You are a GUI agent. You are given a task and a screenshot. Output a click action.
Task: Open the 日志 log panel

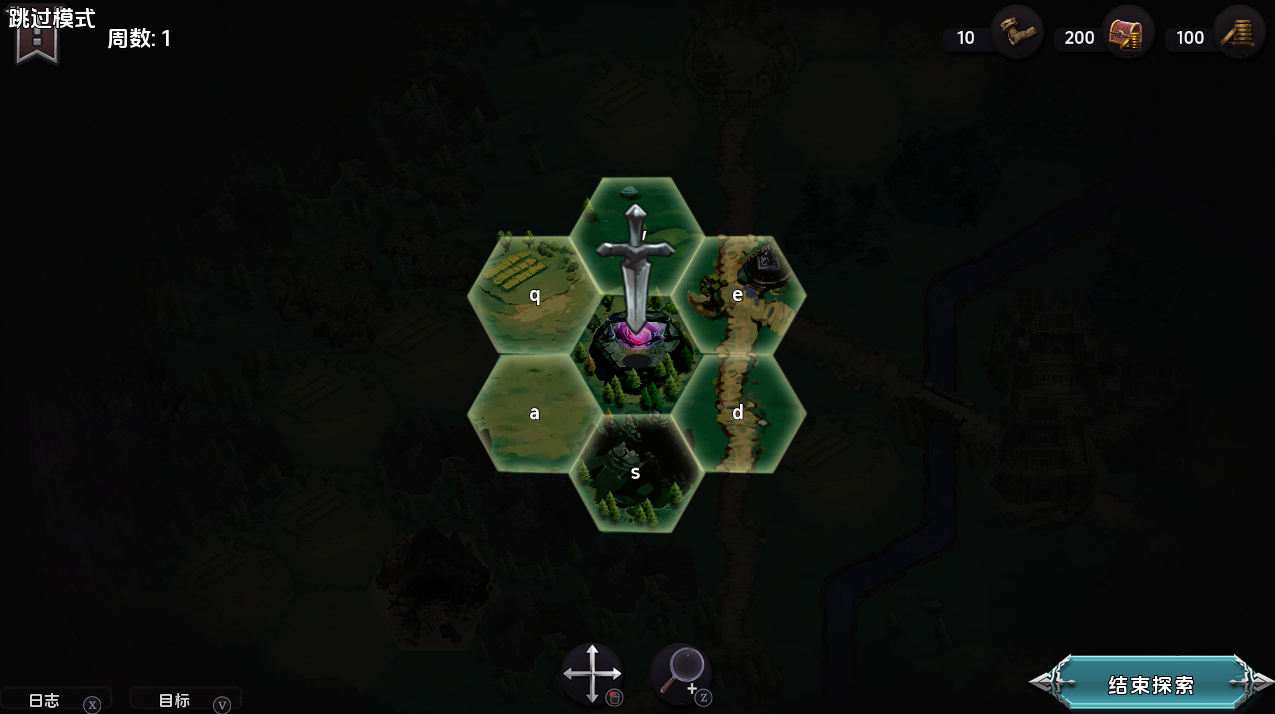(x=45, y=701)
